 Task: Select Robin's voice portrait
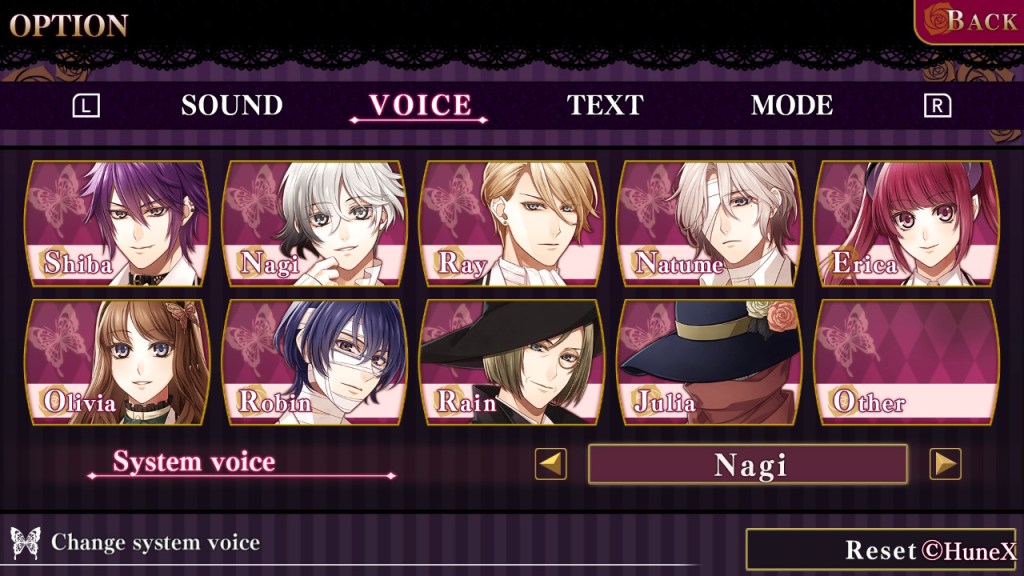(315, 362)
